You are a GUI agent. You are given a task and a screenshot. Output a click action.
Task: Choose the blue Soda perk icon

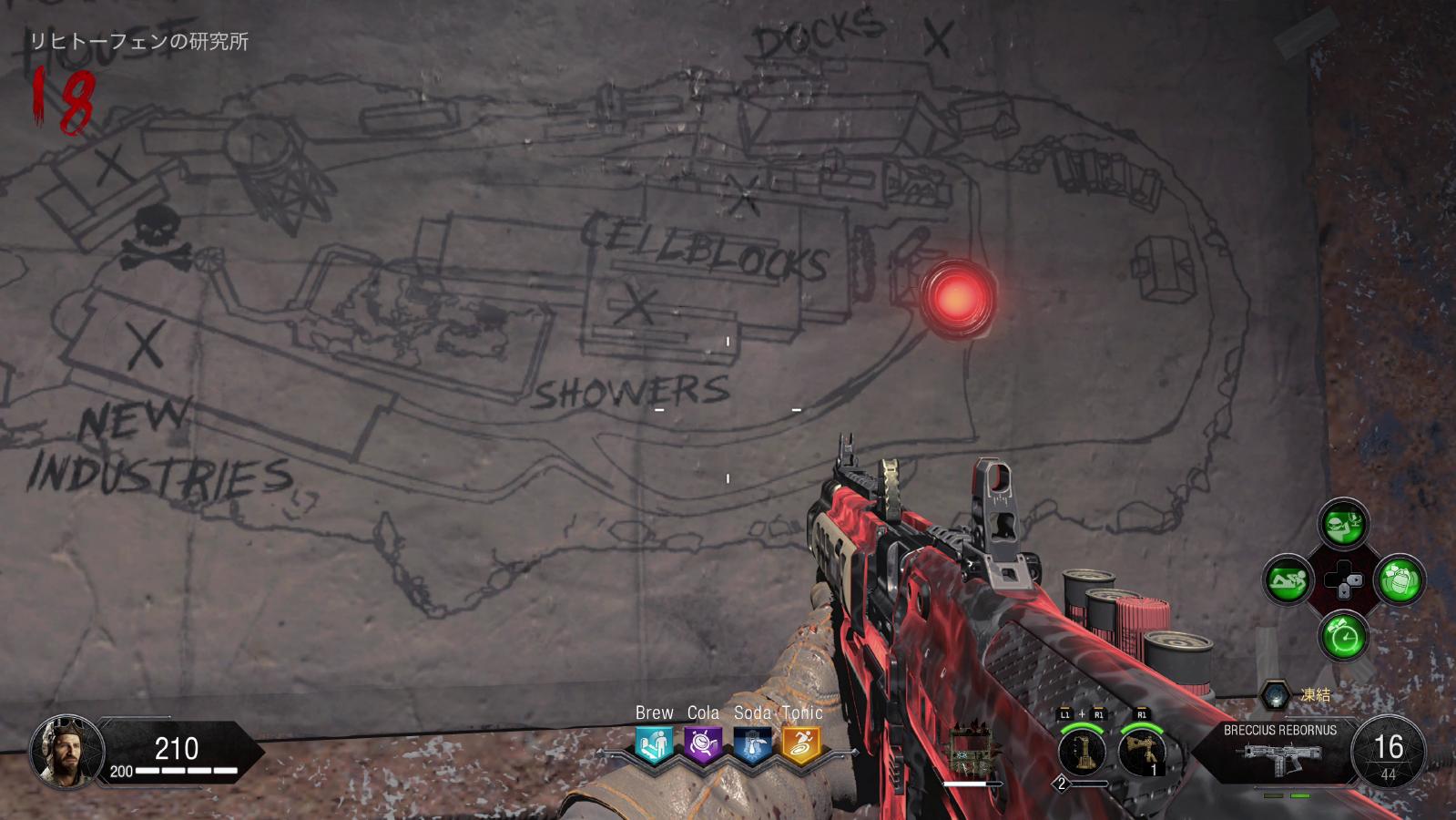[x=752, y=744]
